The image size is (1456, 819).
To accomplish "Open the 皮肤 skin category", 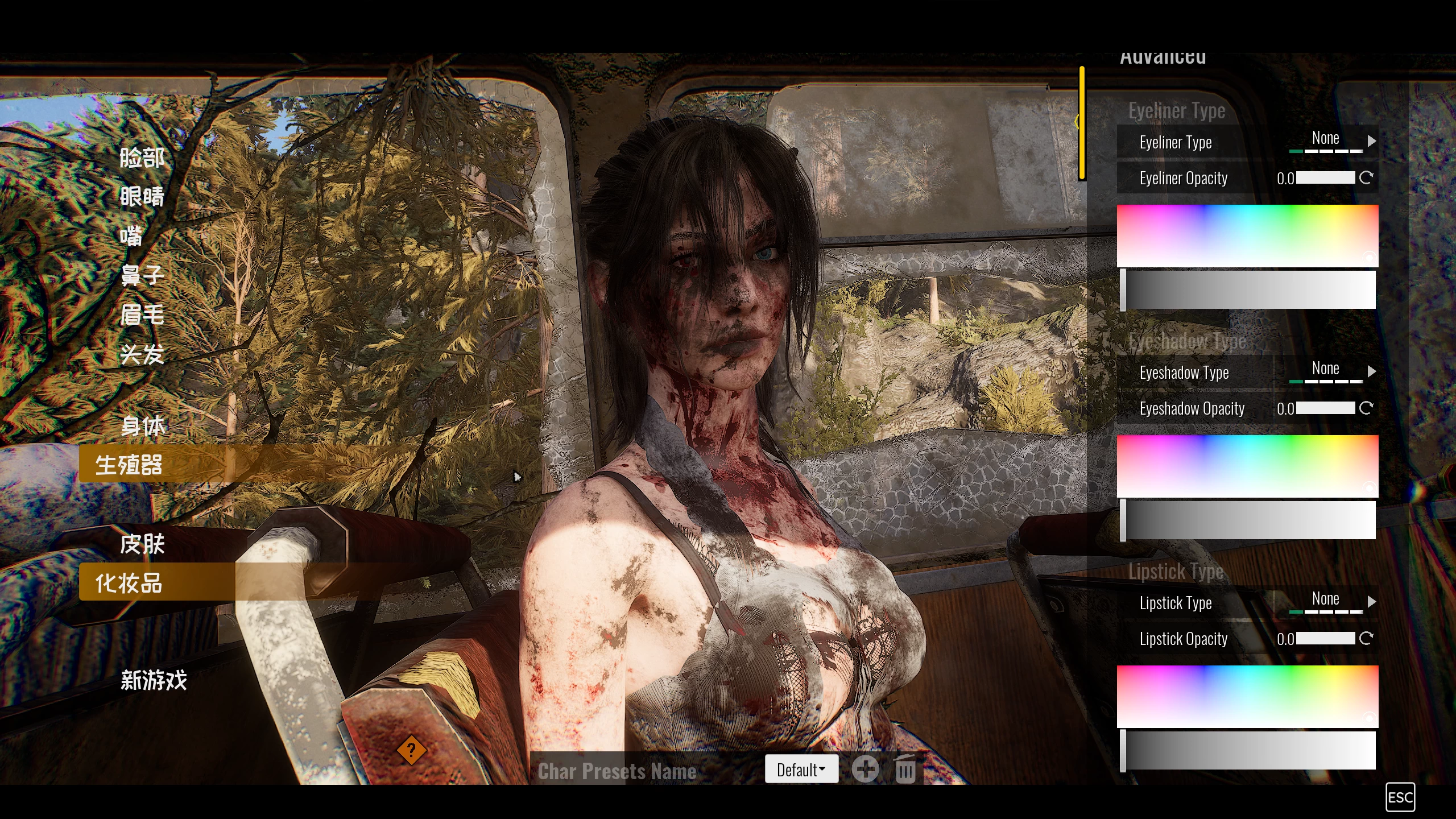I will 142,544.
